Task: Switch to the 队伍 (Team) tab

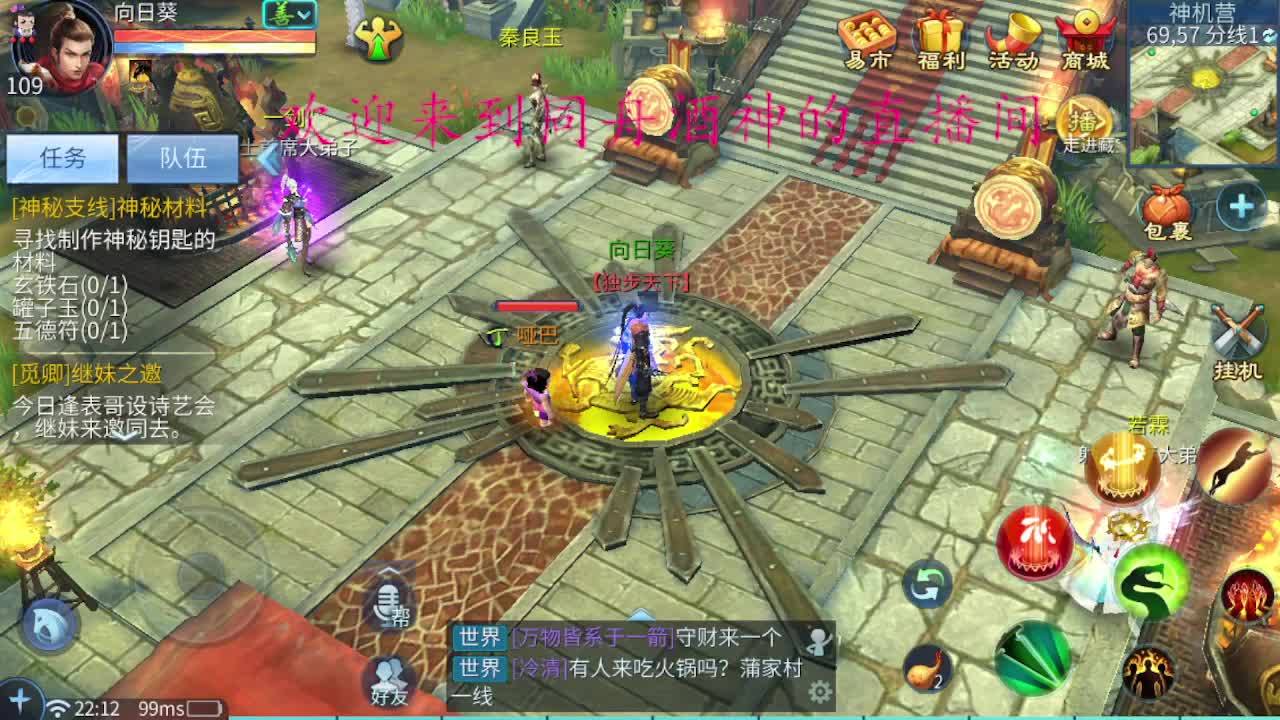Action: click(182, 159)
